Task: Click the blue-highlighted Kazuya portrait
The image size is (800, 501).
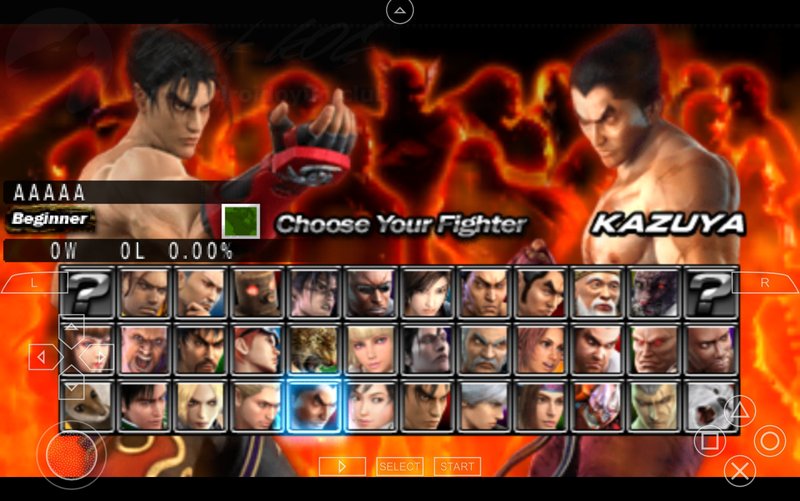Action: pos(314,406)
